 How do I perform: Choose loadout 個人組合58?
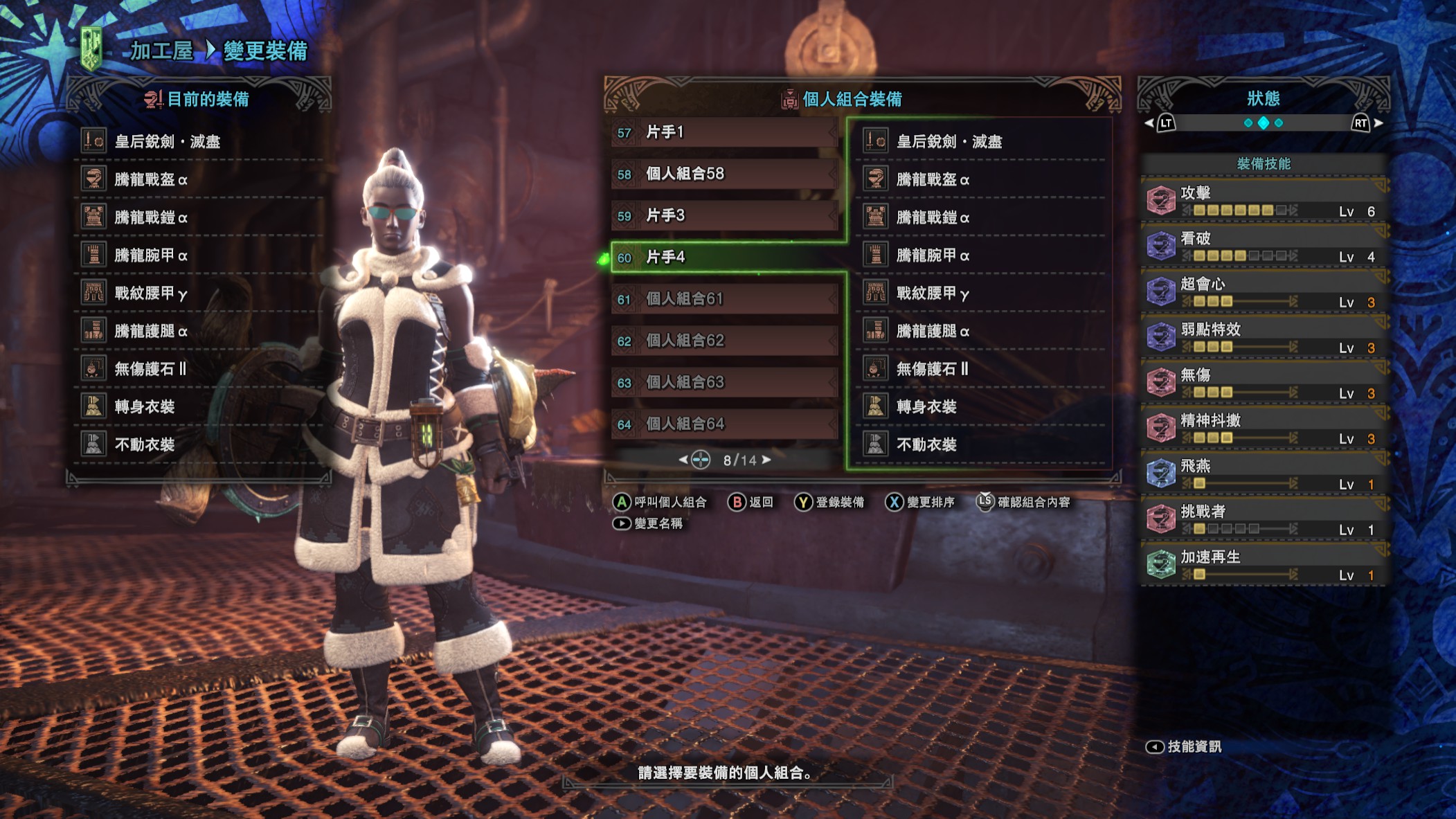pyautogui.click(x=723, y=174)
